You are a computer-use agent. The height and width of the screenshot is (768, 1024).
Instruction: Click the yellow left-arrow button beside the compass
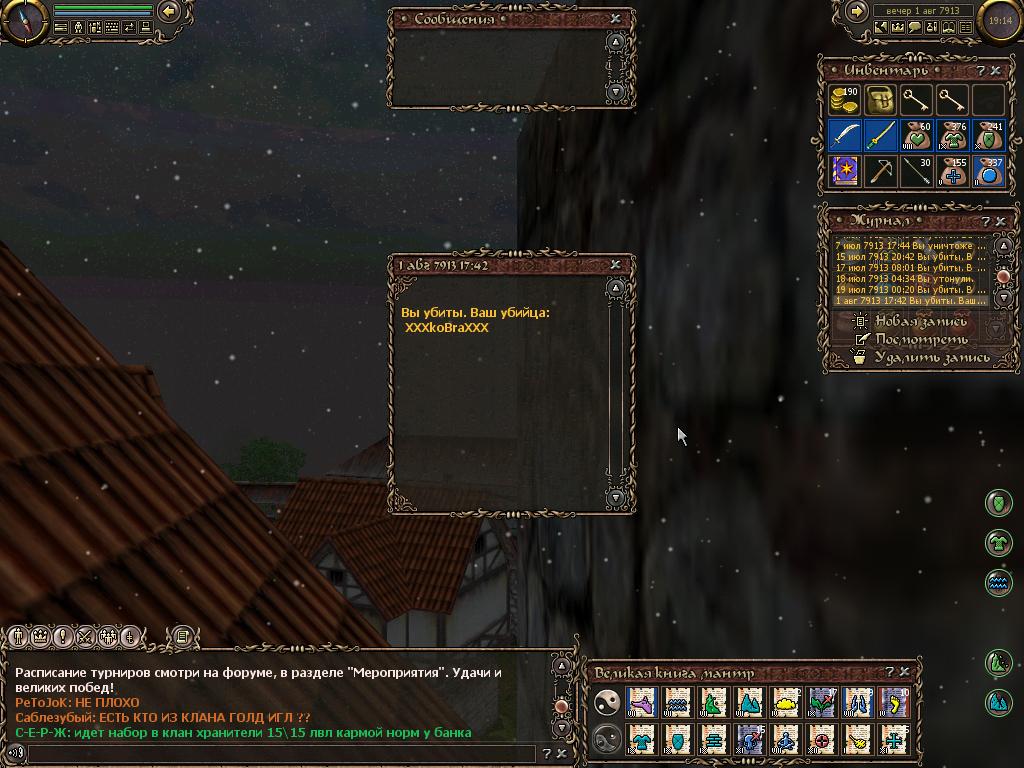tap(169, 11)
